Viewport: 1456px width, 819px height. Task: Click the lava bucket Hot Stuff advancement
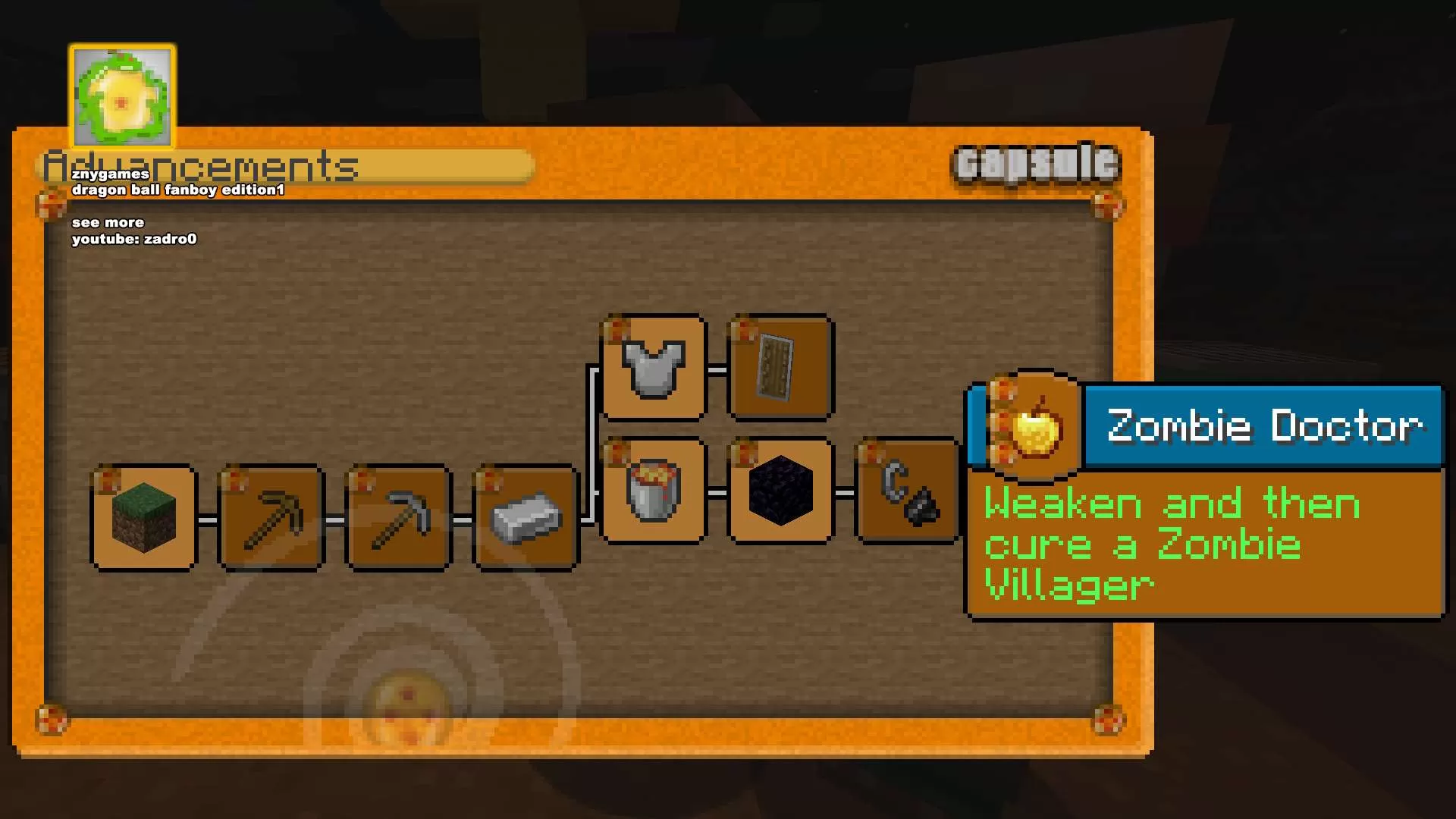pyautogui.click(x=653, y=493)
